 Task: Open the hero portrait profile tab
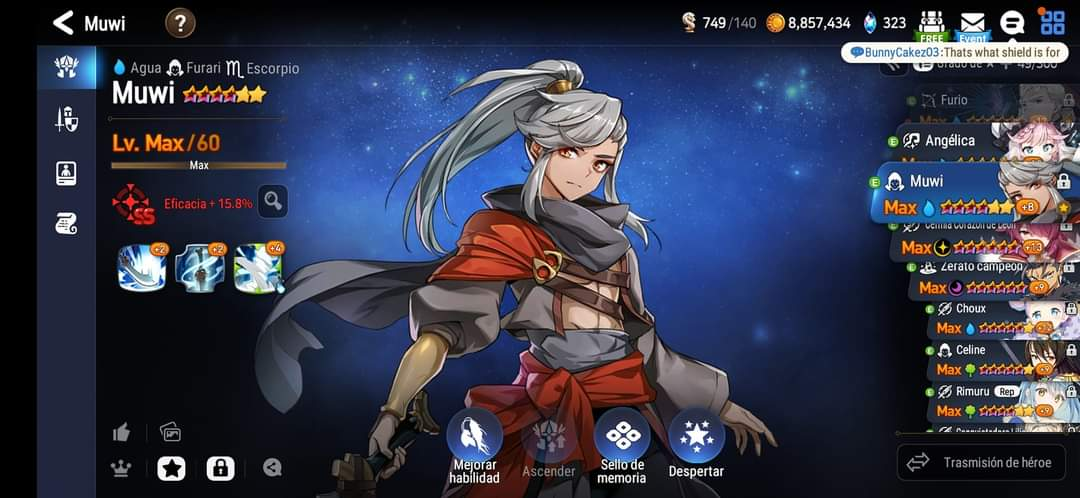(66, 172)
